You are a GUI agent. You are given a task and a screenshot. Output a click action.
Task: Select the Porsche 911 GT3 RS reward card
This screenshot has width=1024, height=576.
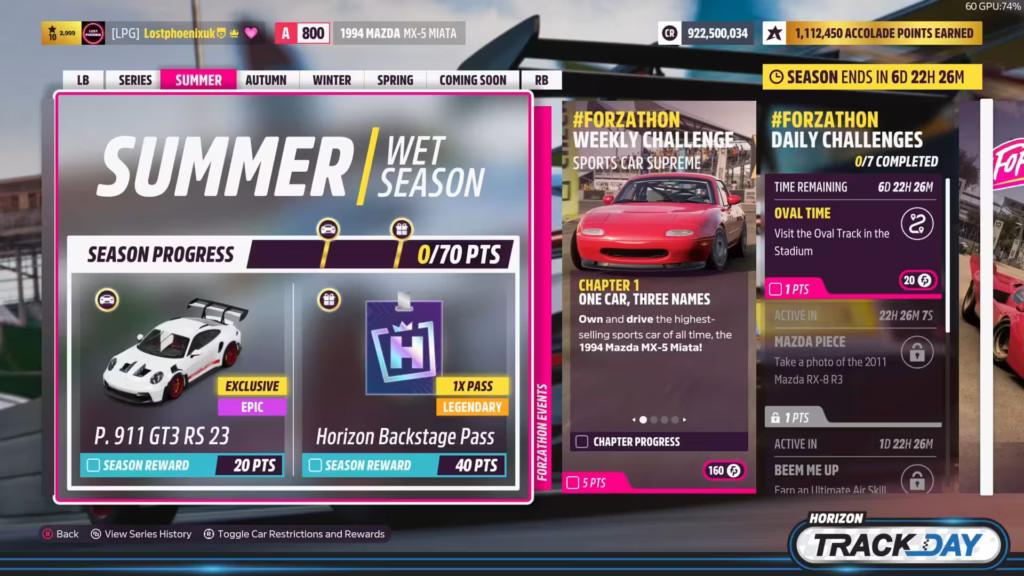tap(182, 380)
